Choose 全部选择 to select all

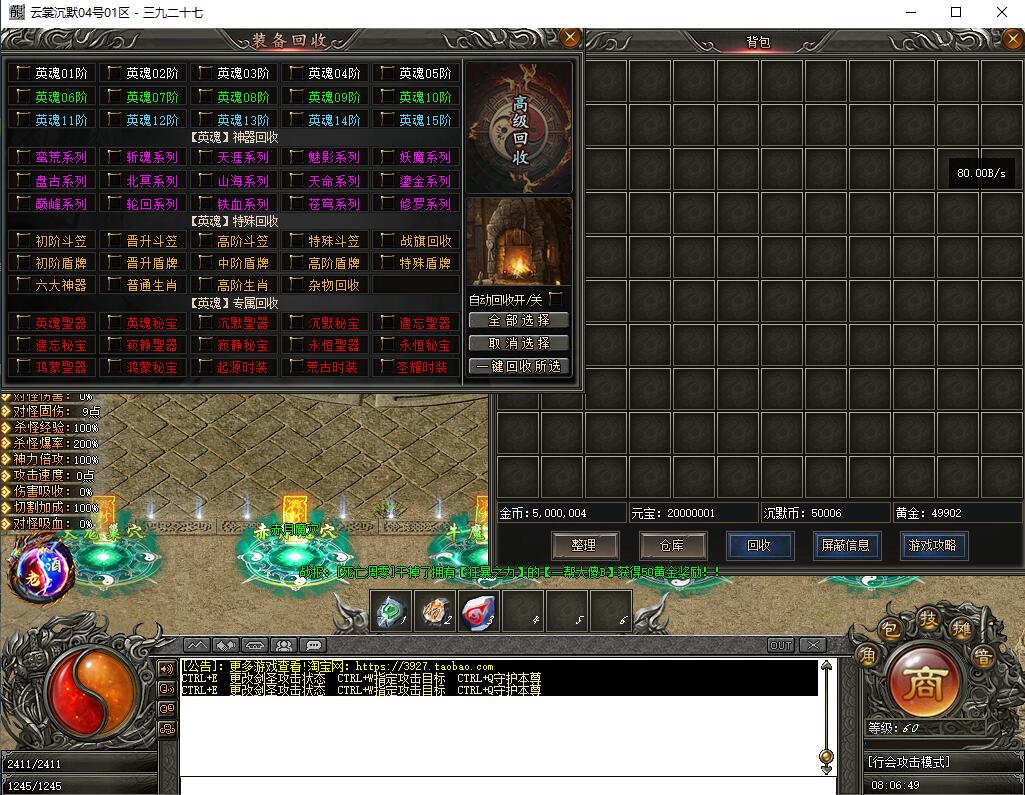[x=518, y=320]
